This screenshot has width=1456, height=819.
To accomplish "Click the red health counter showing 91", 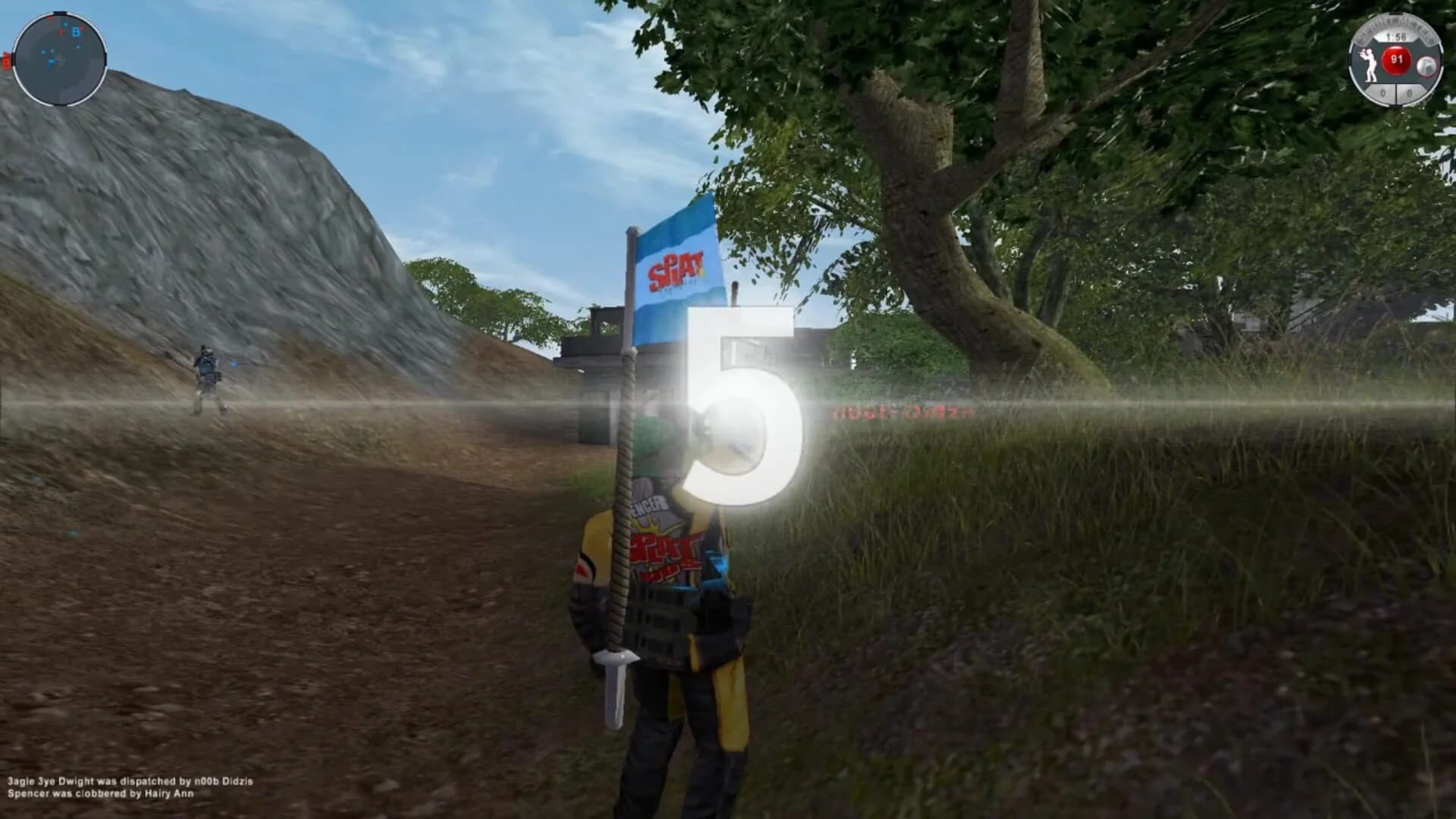I will pos(1396,61).
